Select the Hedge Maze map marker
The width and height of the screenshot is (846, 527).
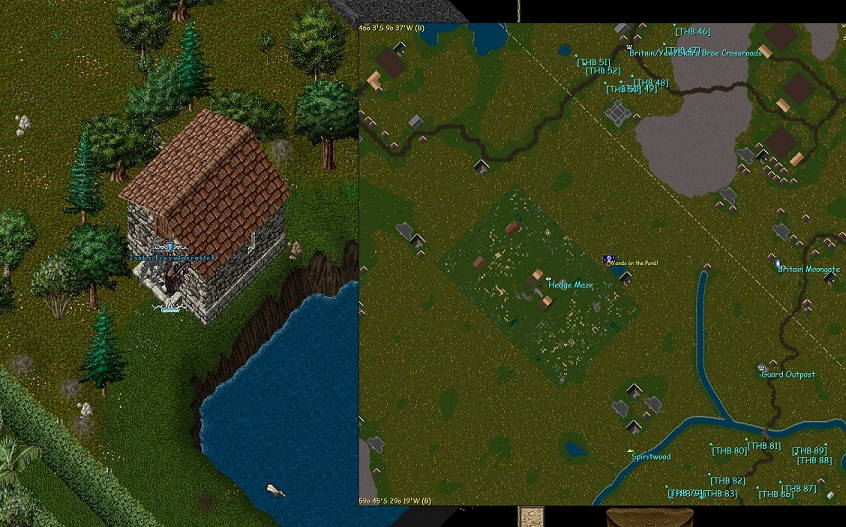click(x=571, y=285)
